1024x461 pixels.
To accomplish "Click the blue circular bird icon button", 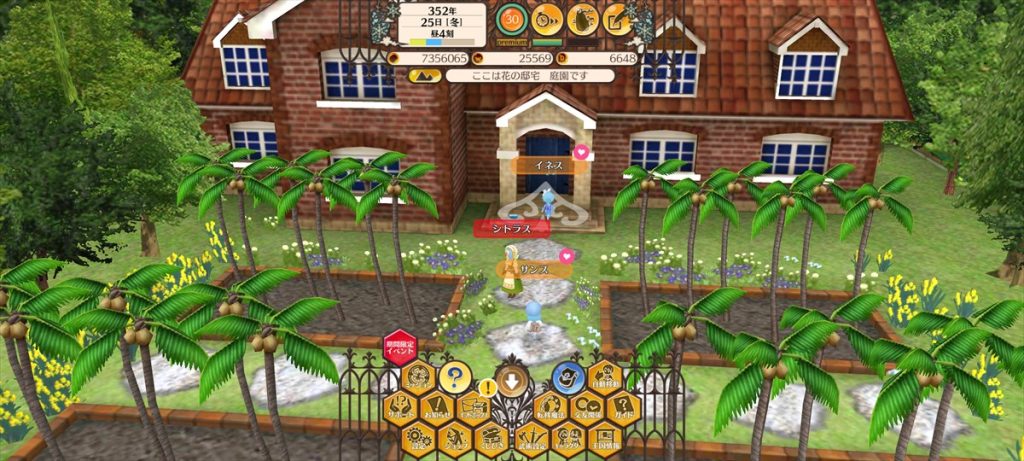I will point(567,378).
